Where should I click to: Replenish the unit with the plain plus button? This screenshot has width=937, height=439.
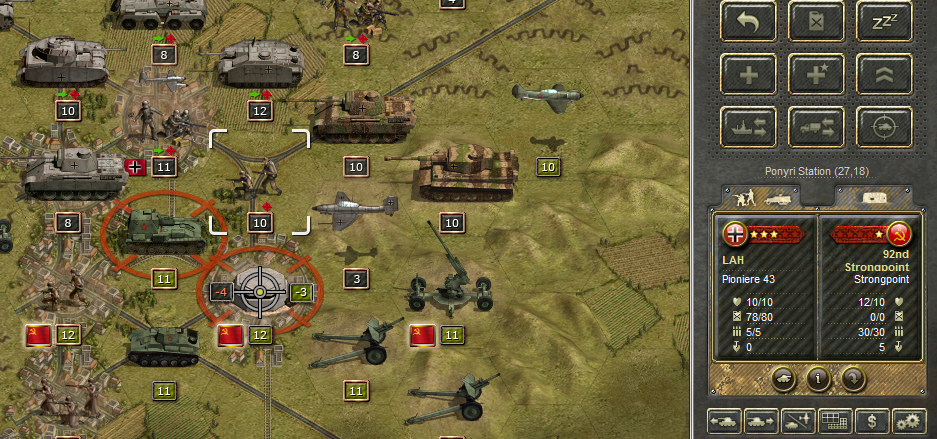point(749,75)
